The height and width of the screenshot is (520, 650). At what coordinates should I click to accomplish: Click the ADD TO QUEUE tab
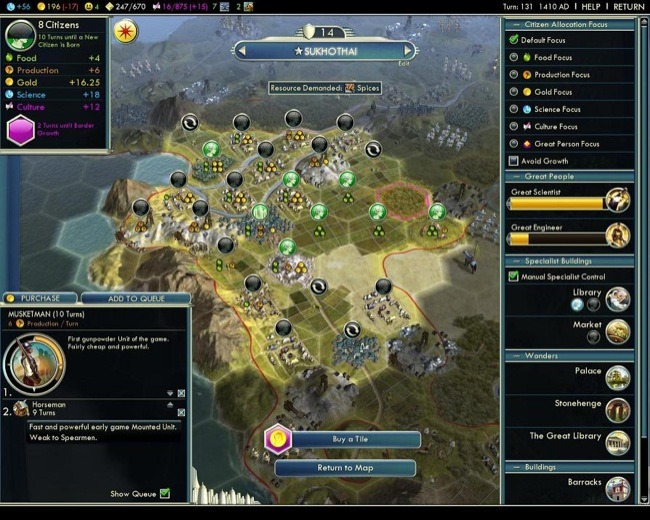(136, 298)
